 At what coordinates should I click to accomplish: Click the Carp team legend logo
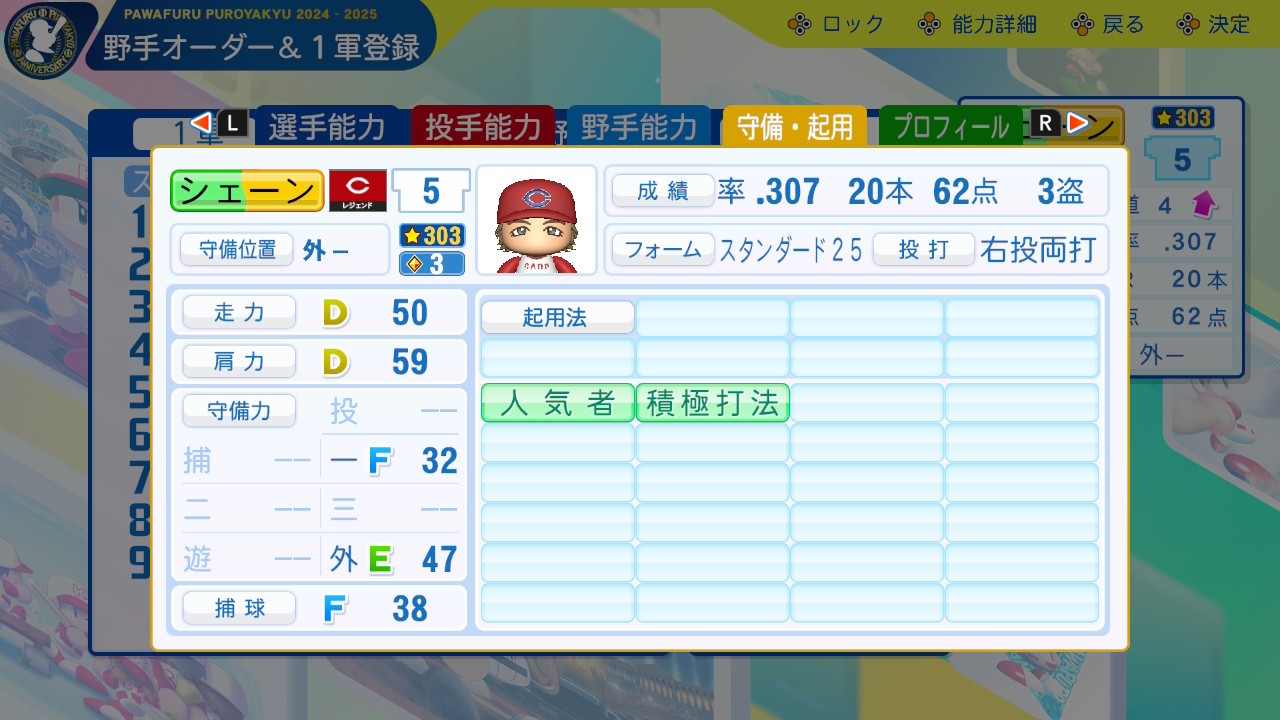point(357,190)
